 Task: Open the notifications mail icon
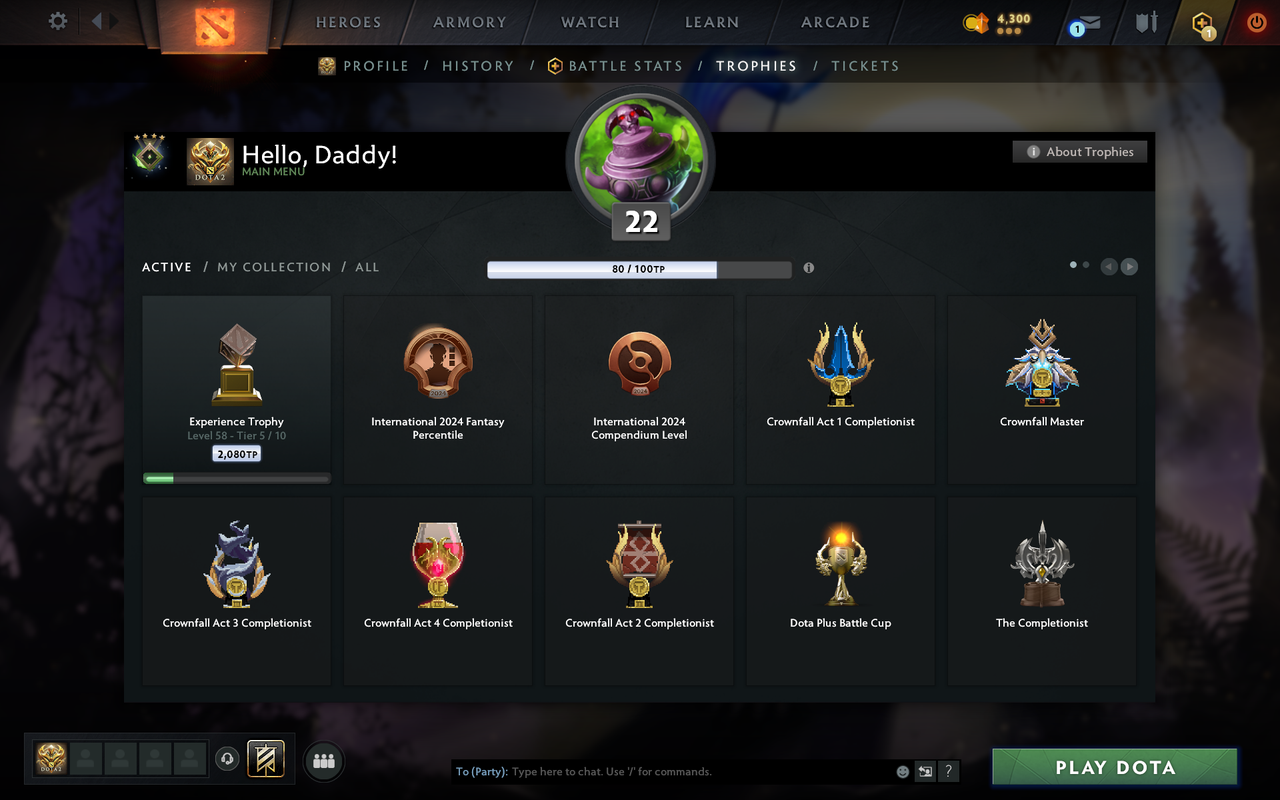(x=1085, y=22)
